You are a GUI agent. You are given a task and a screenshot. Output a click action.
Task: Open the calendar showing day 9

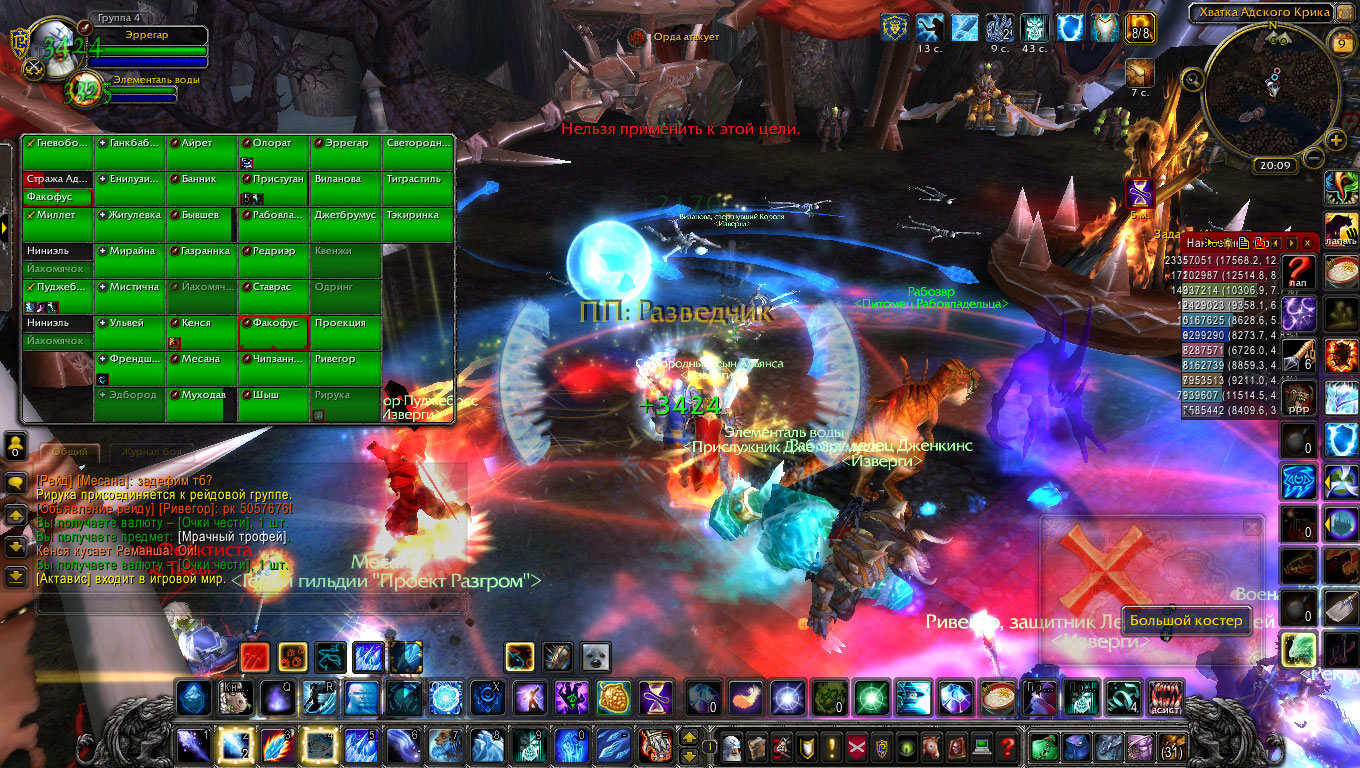(1341, 42)
